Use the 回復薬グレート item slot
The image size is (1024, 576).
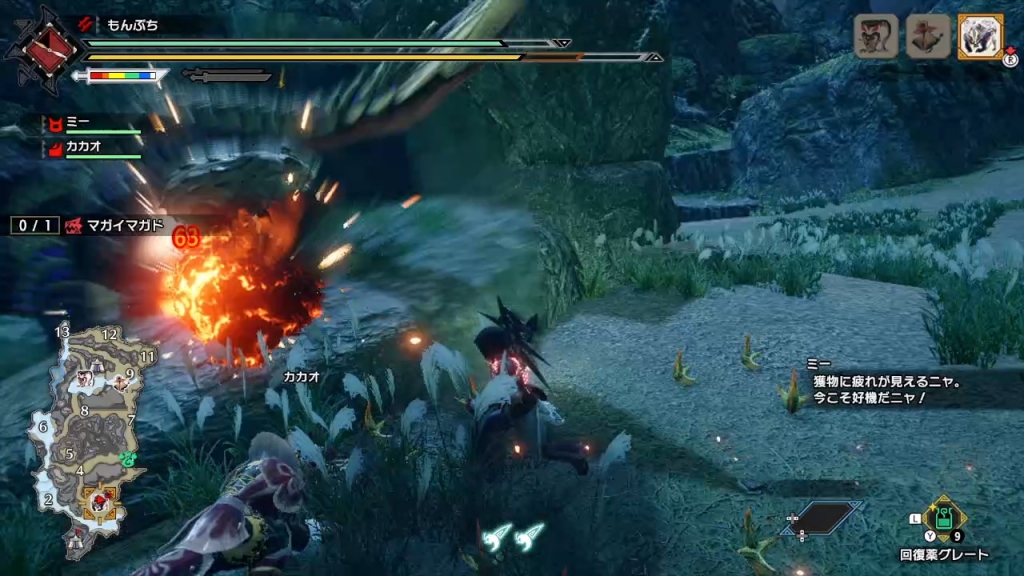pos(943,519)
